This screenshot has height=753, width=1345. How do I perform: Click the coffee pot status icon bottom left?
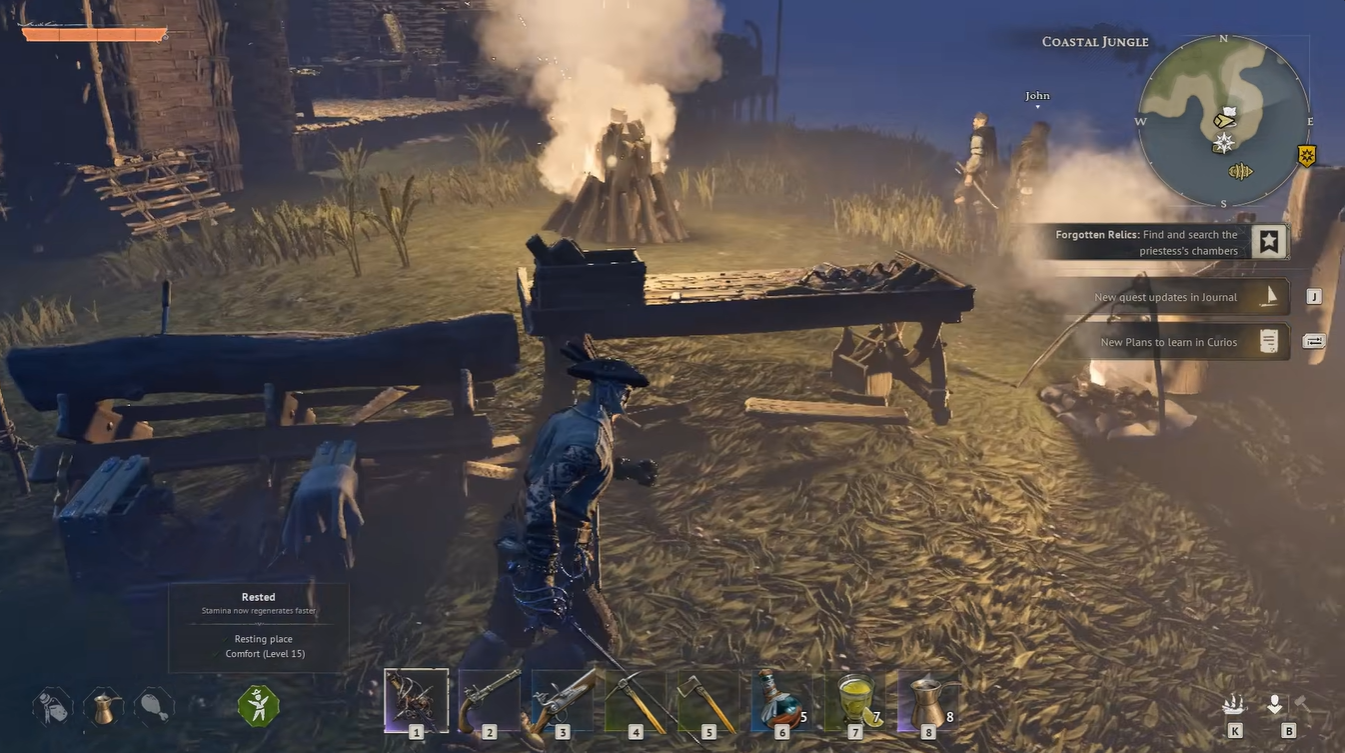(x=103, y=705)
